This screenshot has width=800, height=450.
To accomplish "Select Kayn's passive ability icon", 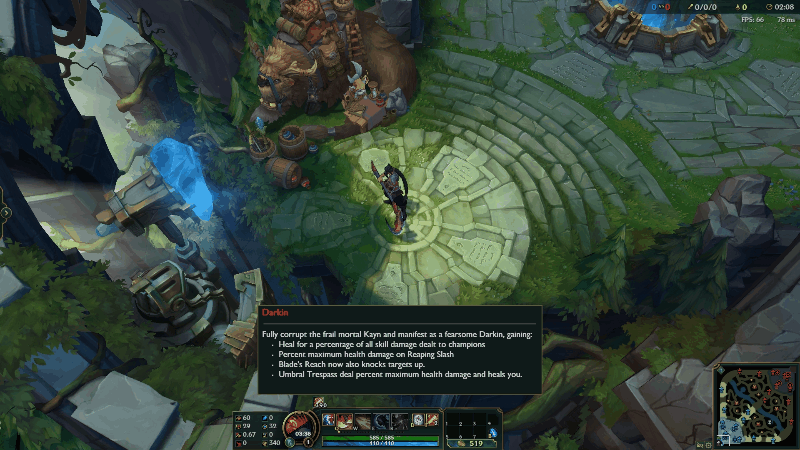I will [328, 420].
